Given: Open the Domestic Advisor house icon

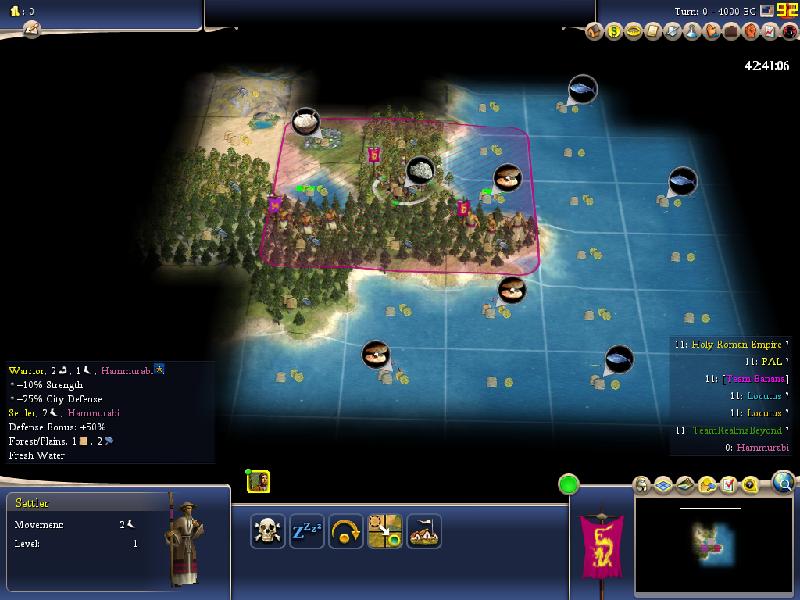Looking at the screenshot, I should pos(594,31).
